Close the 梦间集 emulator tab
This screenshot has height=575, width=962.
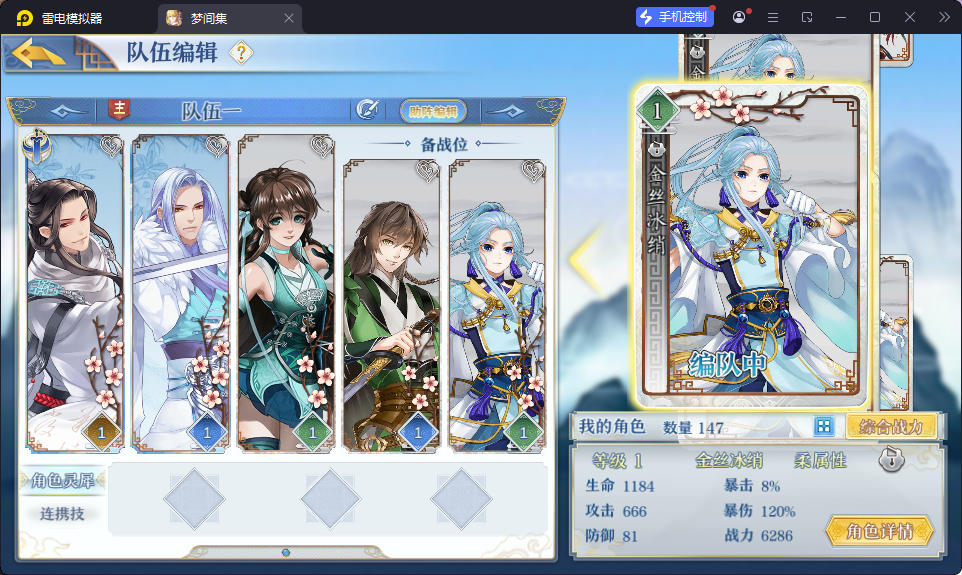[x=289, y=18]
